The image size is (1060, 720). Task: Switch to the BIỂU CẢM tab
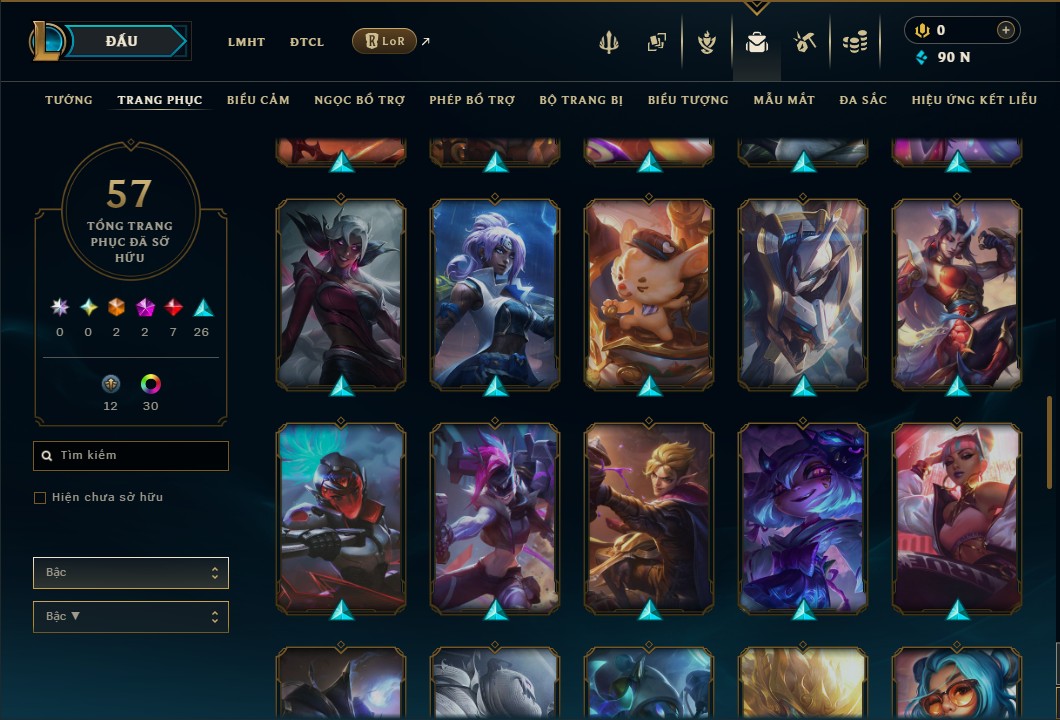(258, 100)
